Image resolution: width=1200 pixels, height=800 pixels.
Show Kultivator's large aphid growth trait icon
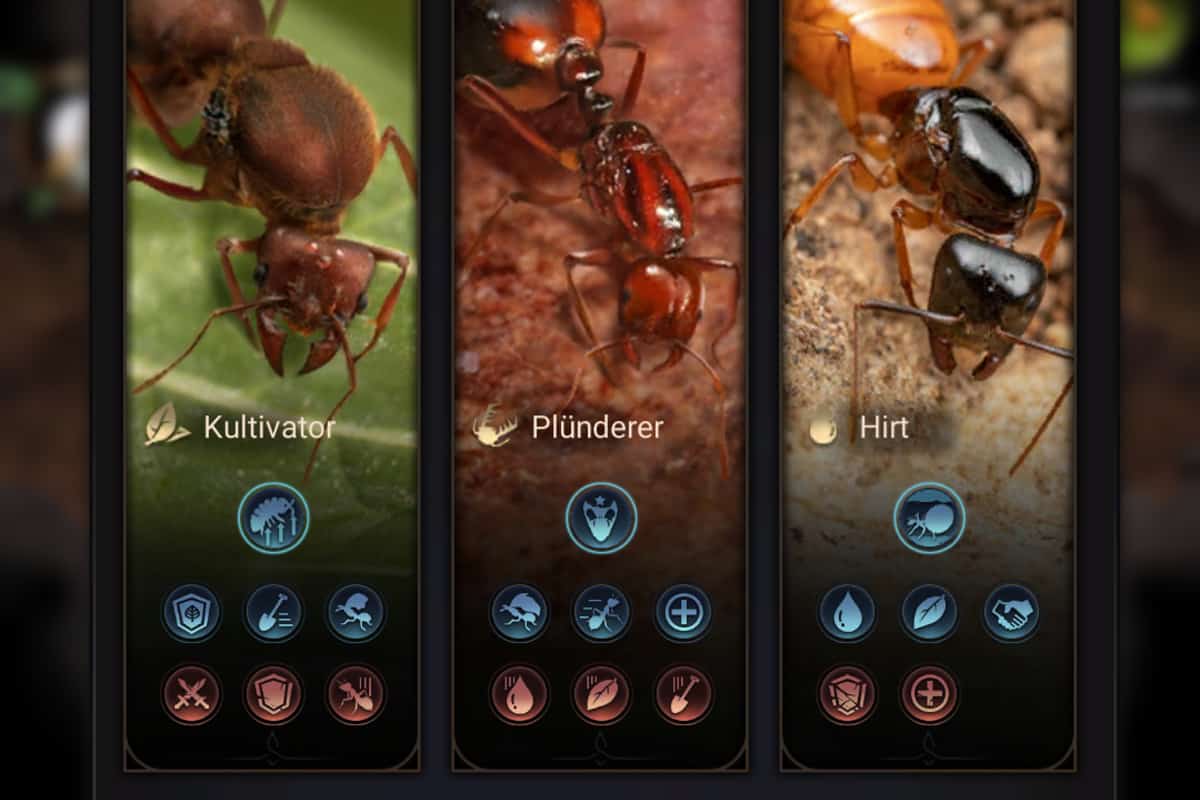[x=273, y=517]
